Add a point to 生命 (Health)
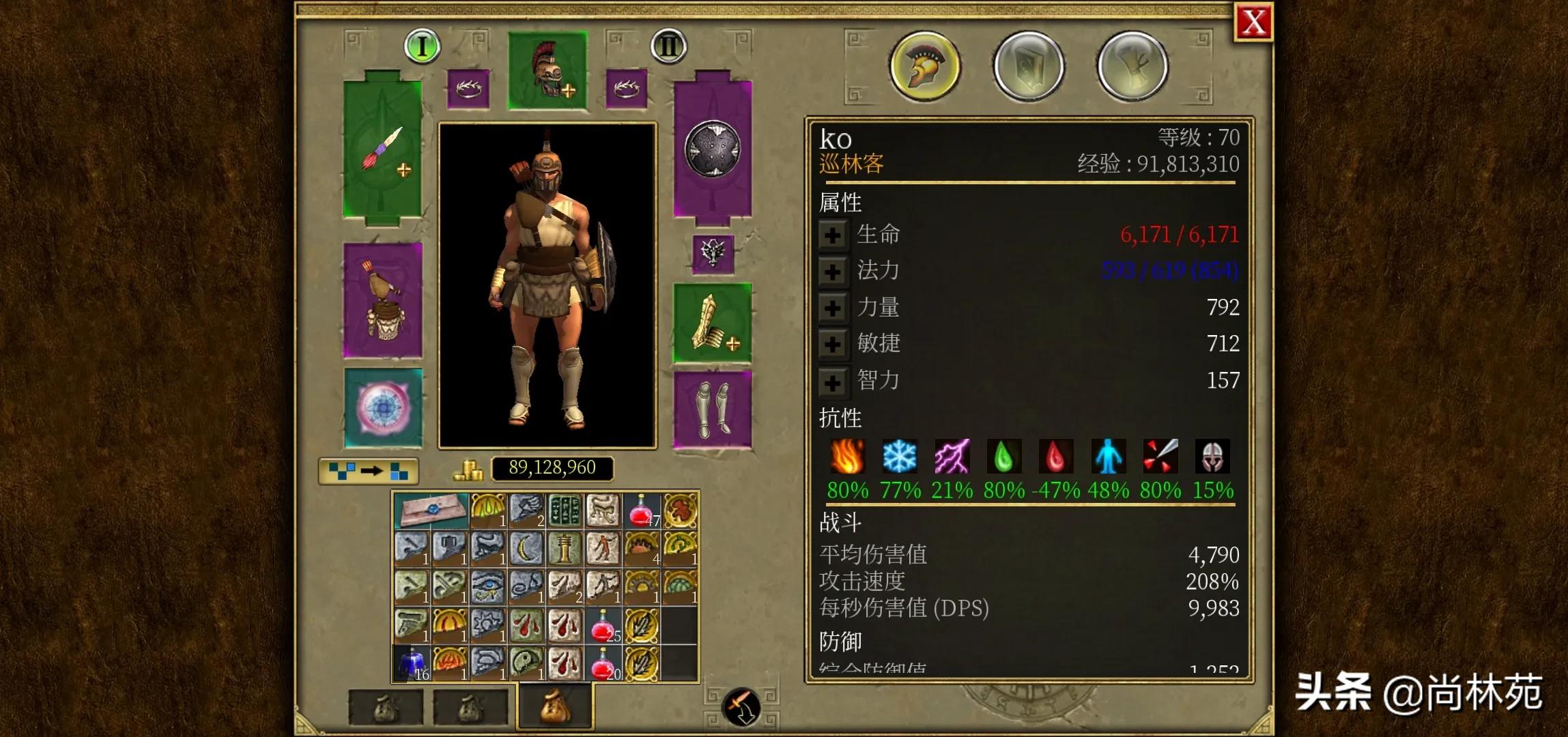 tap(832, 235)
